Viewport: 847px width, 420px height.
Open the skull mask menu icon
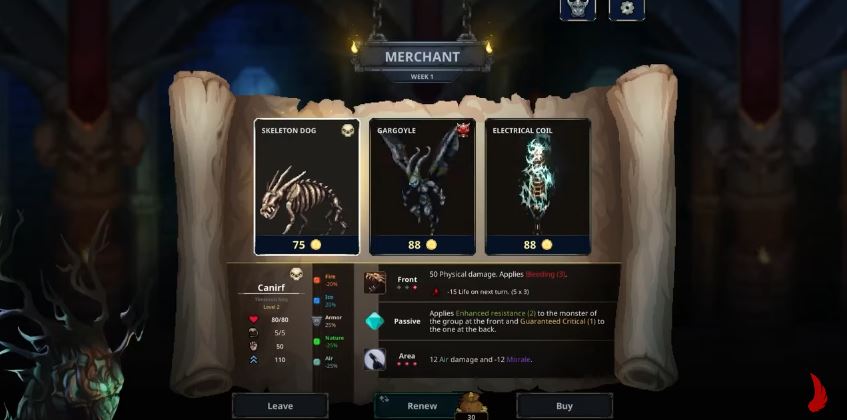pos(578,8)
